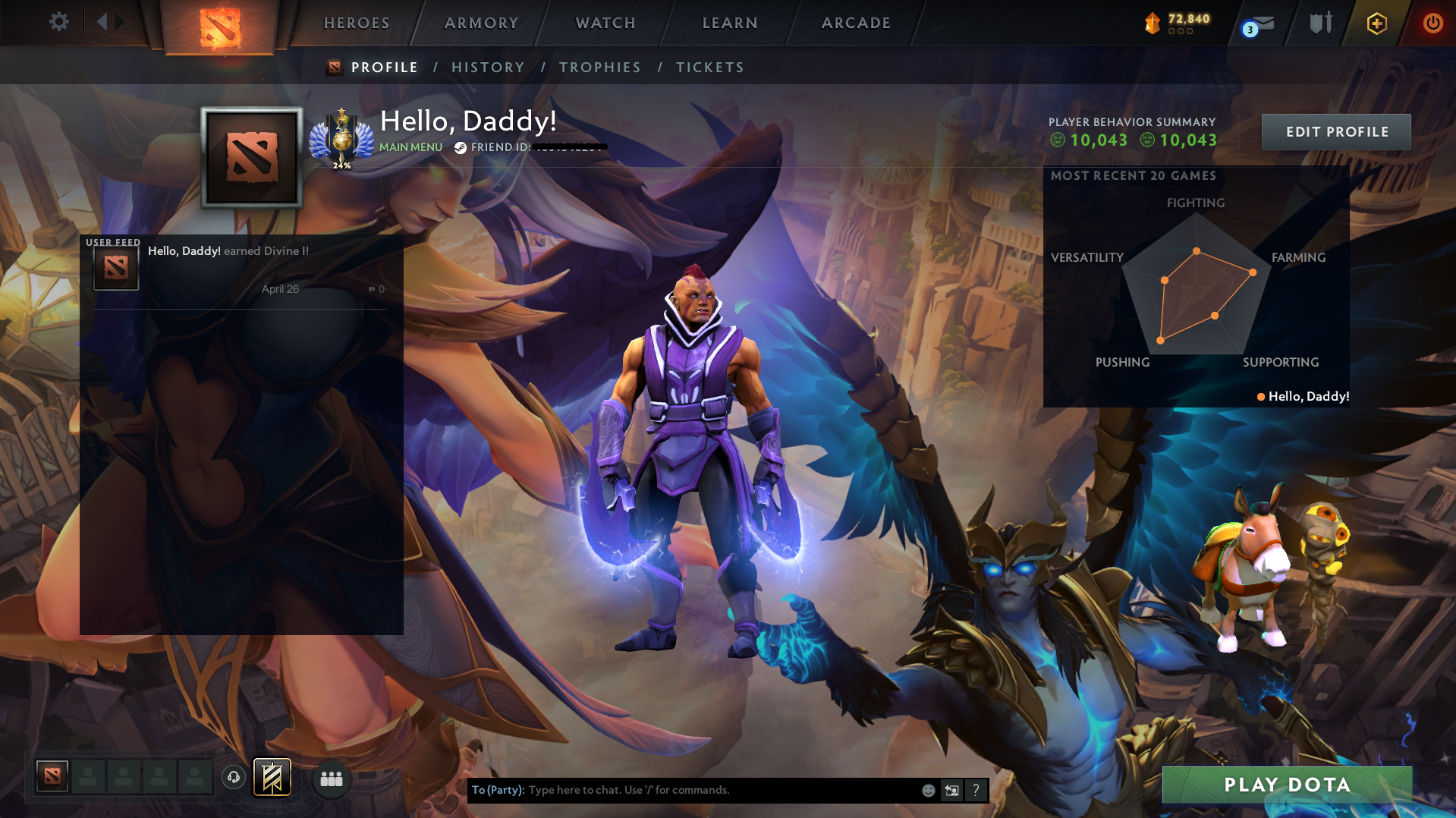This screenshot has width=1456, height=818.
Task: Click the Battle Pass banner icon
Action: pos(272,776)
